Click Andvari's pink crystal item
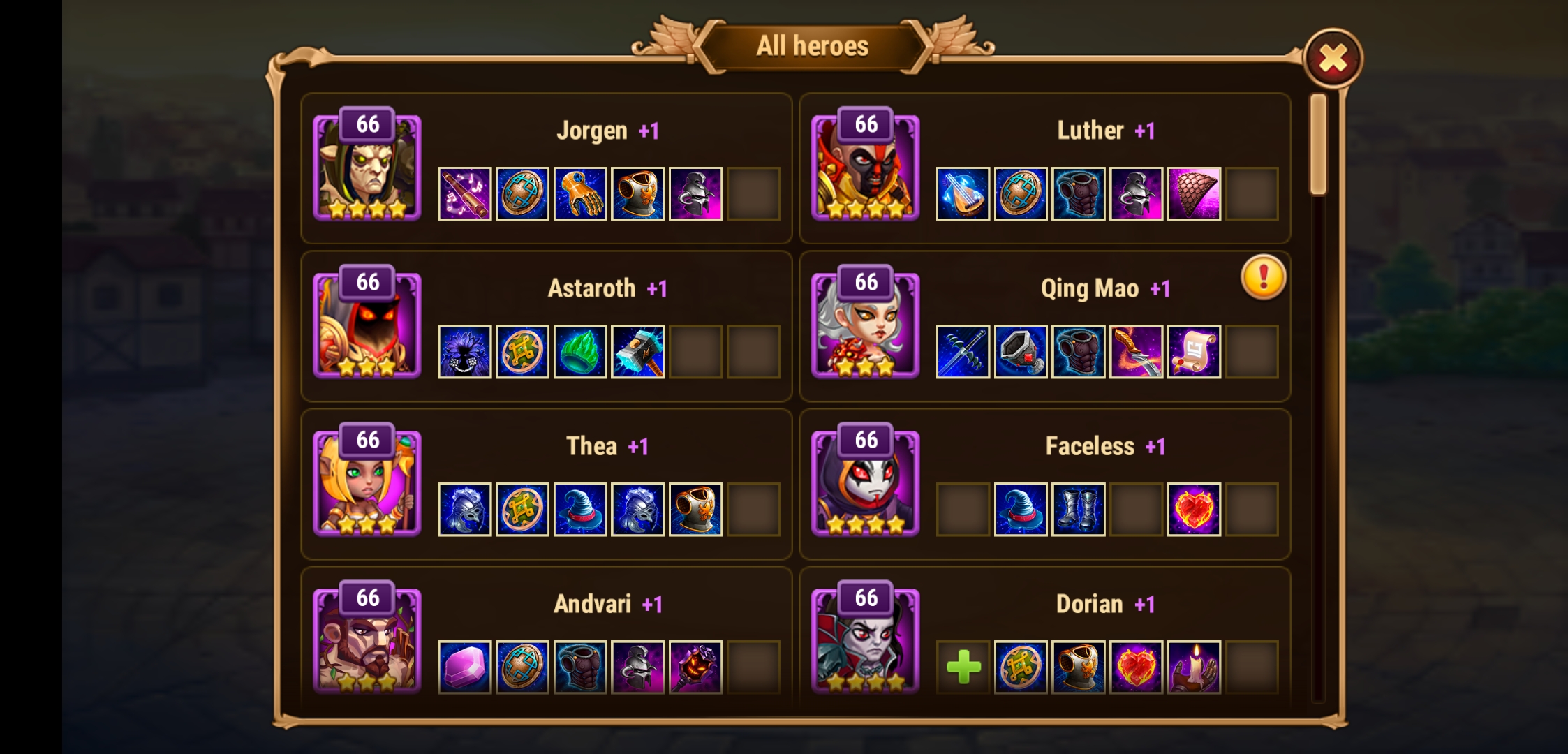Image resolution: width=1568 pixels, height=754 pixels. (x=465, y=667)
